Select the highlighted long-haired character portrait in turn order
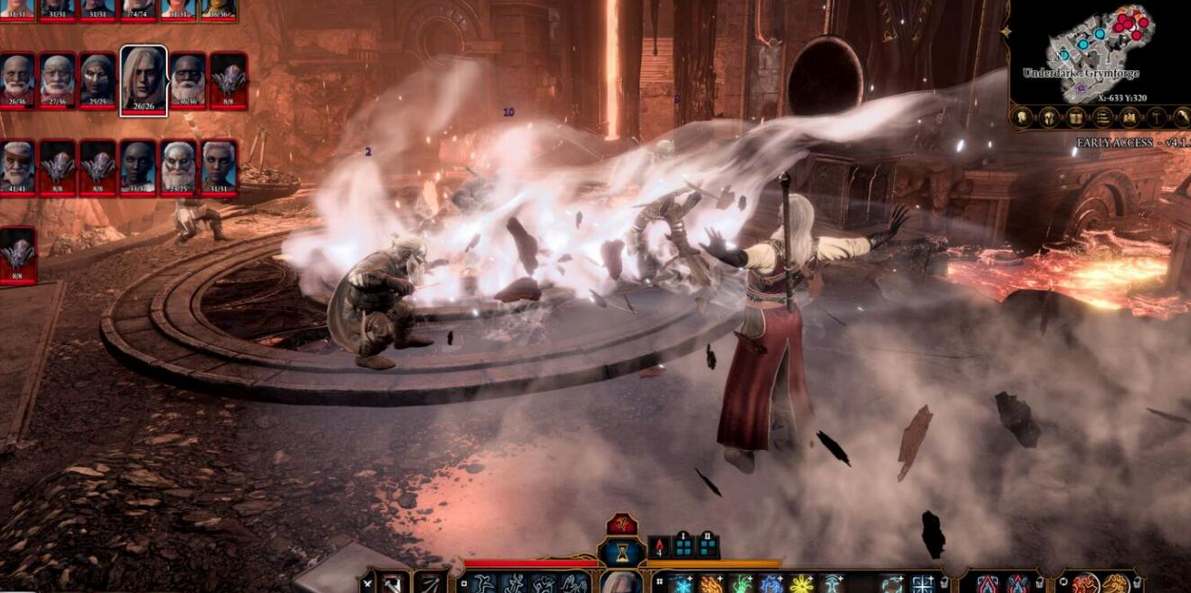Image resolution: width=1191 pixels, height=593 pixels. point(143,78)
